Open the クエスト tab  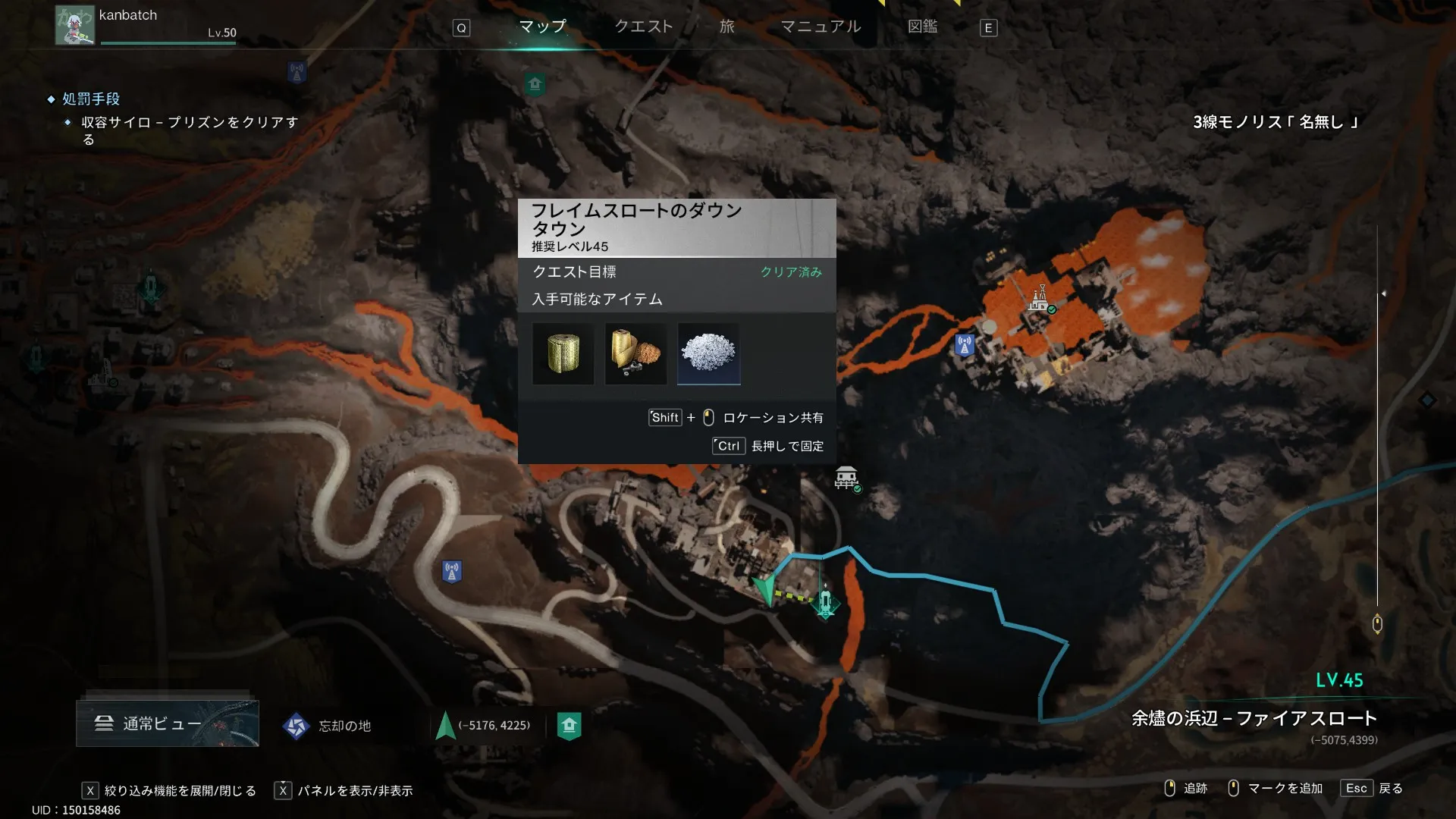point(643,27)
